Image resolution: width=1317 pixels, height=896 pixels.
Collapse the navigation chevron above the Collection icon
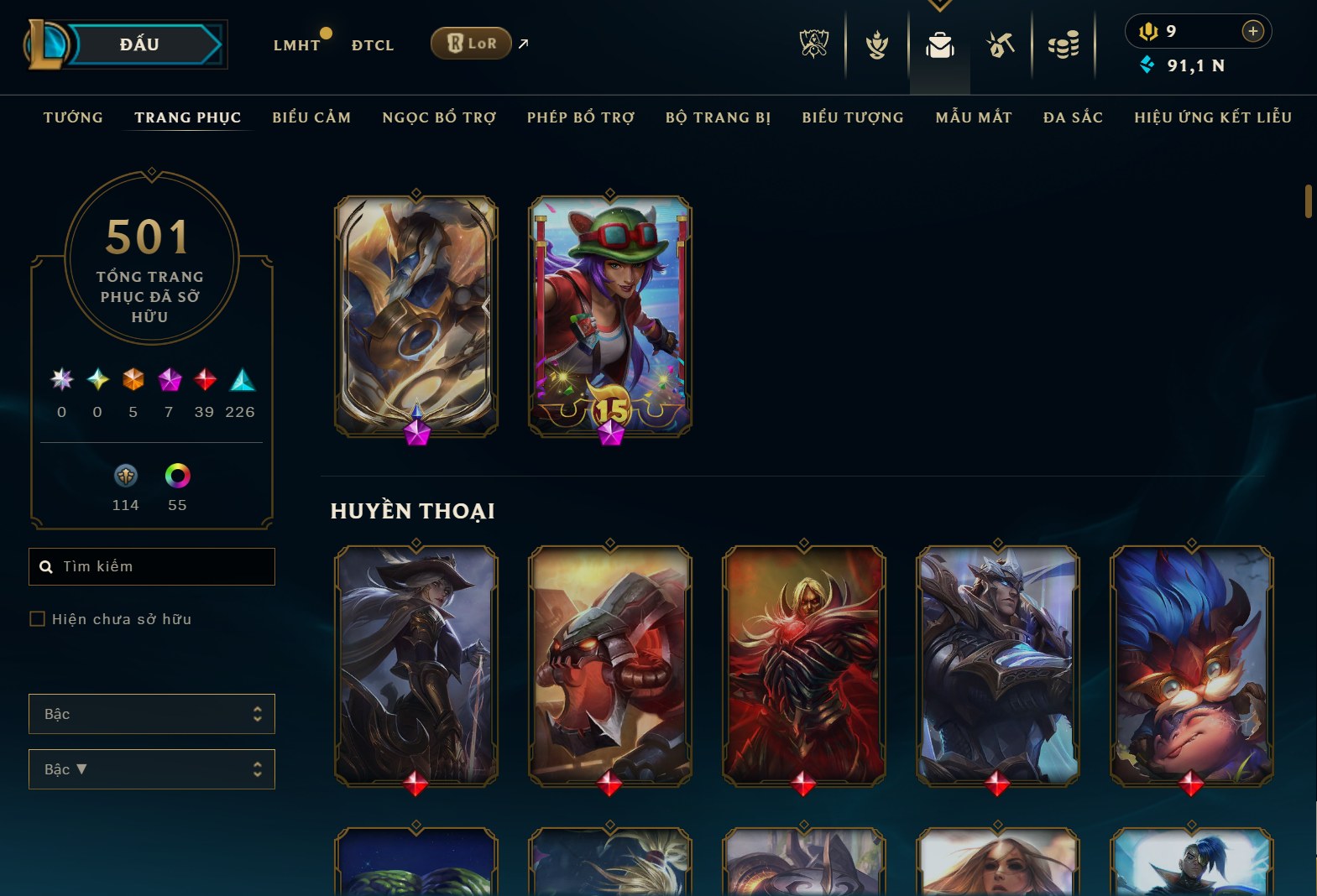click(939, 6)
